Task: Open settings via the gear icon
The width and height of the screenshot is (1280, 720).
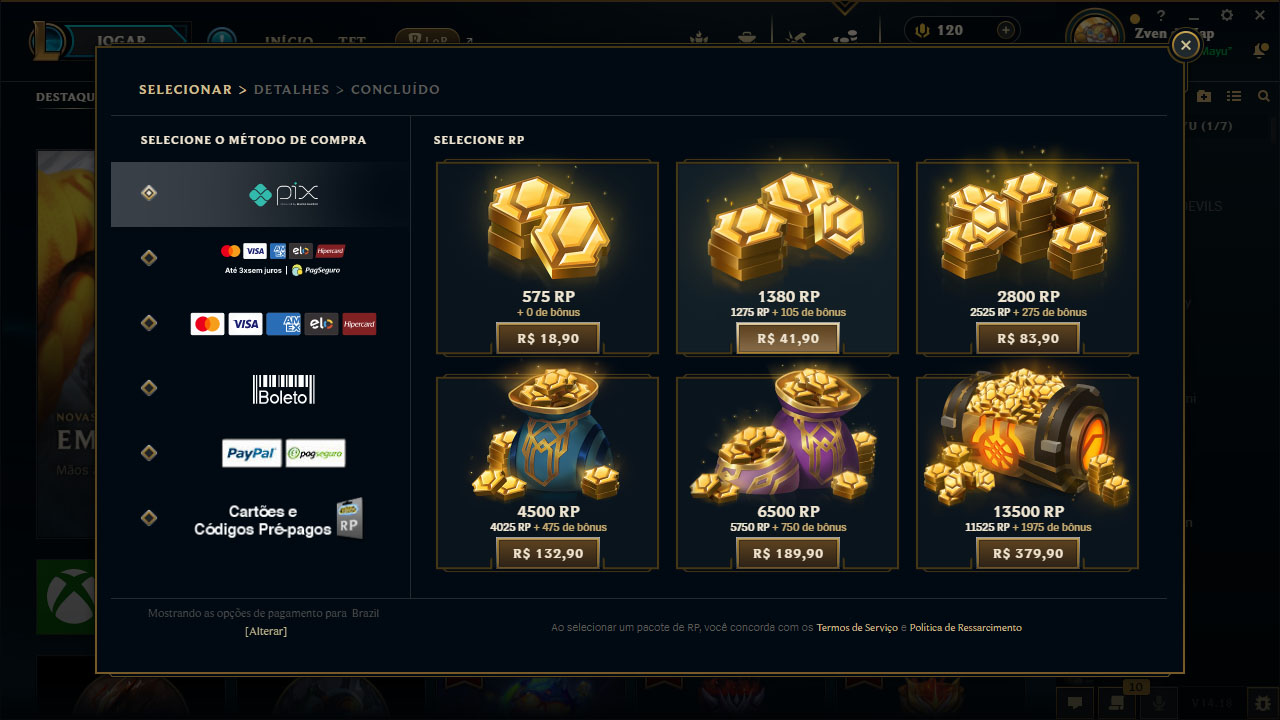Action: (x=1226, y=16)
